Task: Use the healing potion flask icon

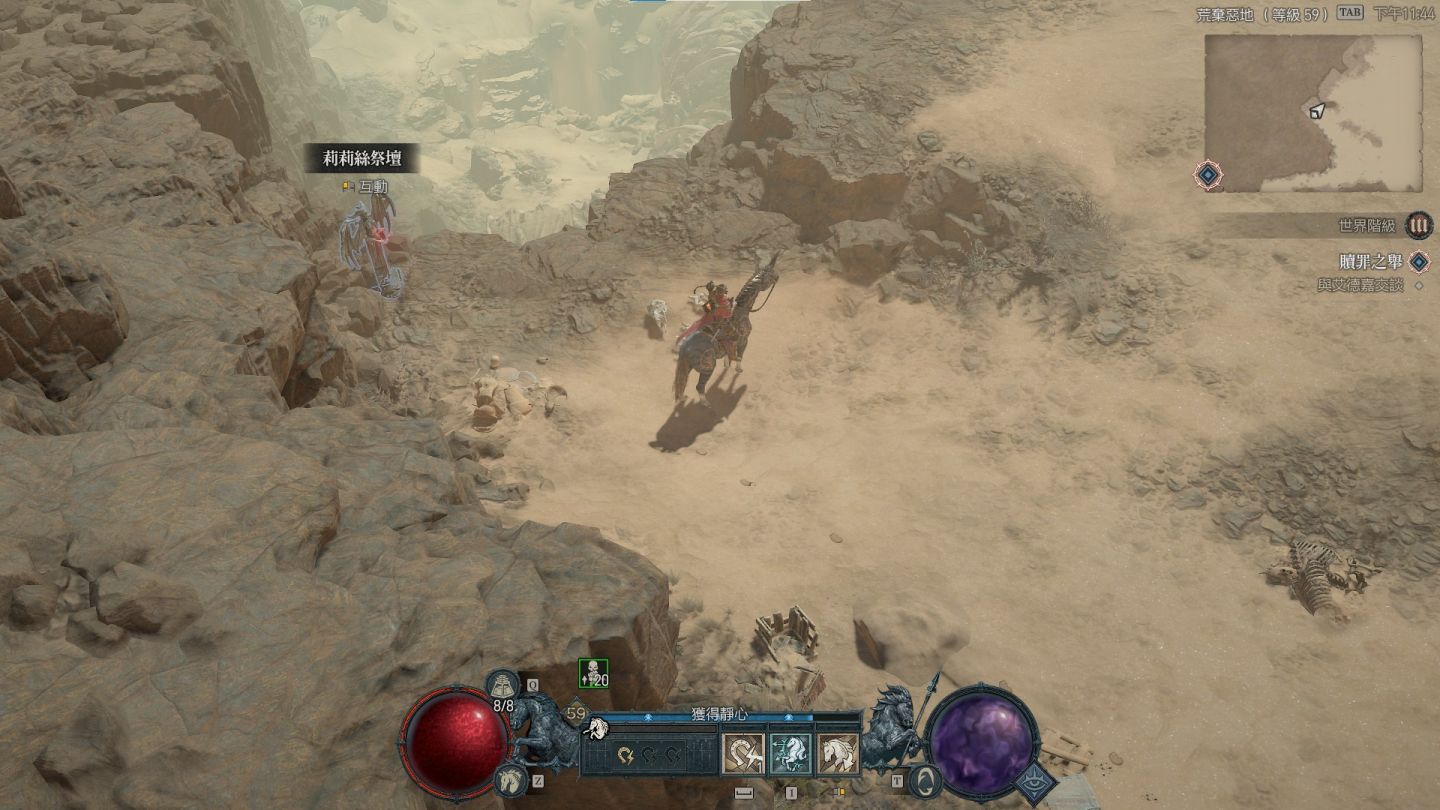Action: [502, 687]
